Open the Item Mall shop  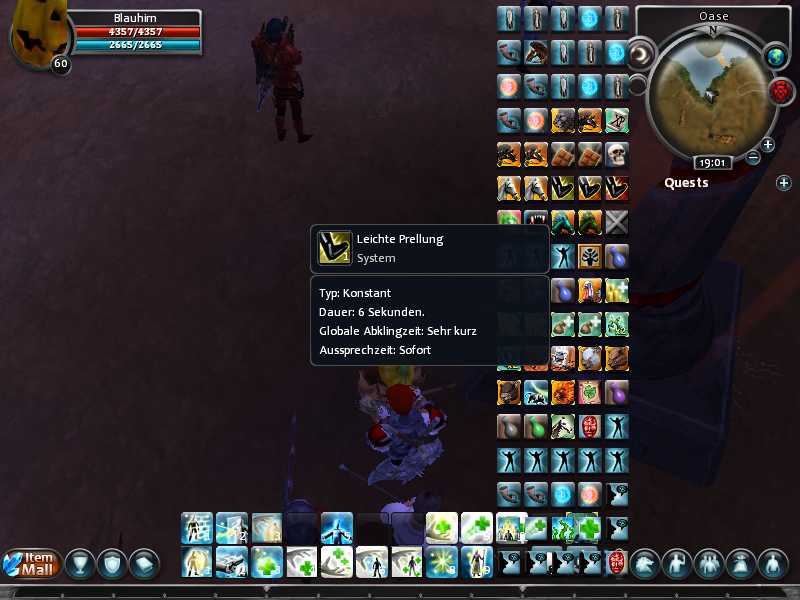click(x=32, y=563)
